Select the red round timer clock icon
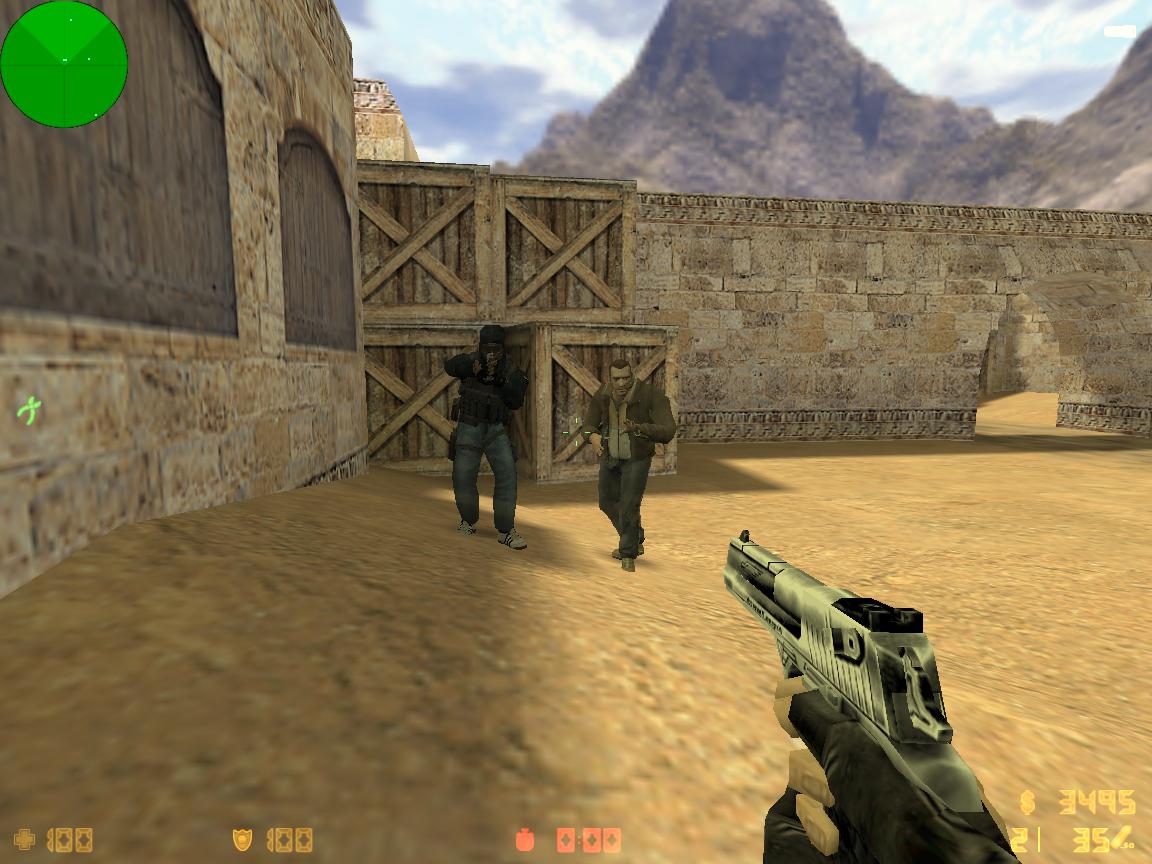Screen dimensions: 1152x864 527,840
